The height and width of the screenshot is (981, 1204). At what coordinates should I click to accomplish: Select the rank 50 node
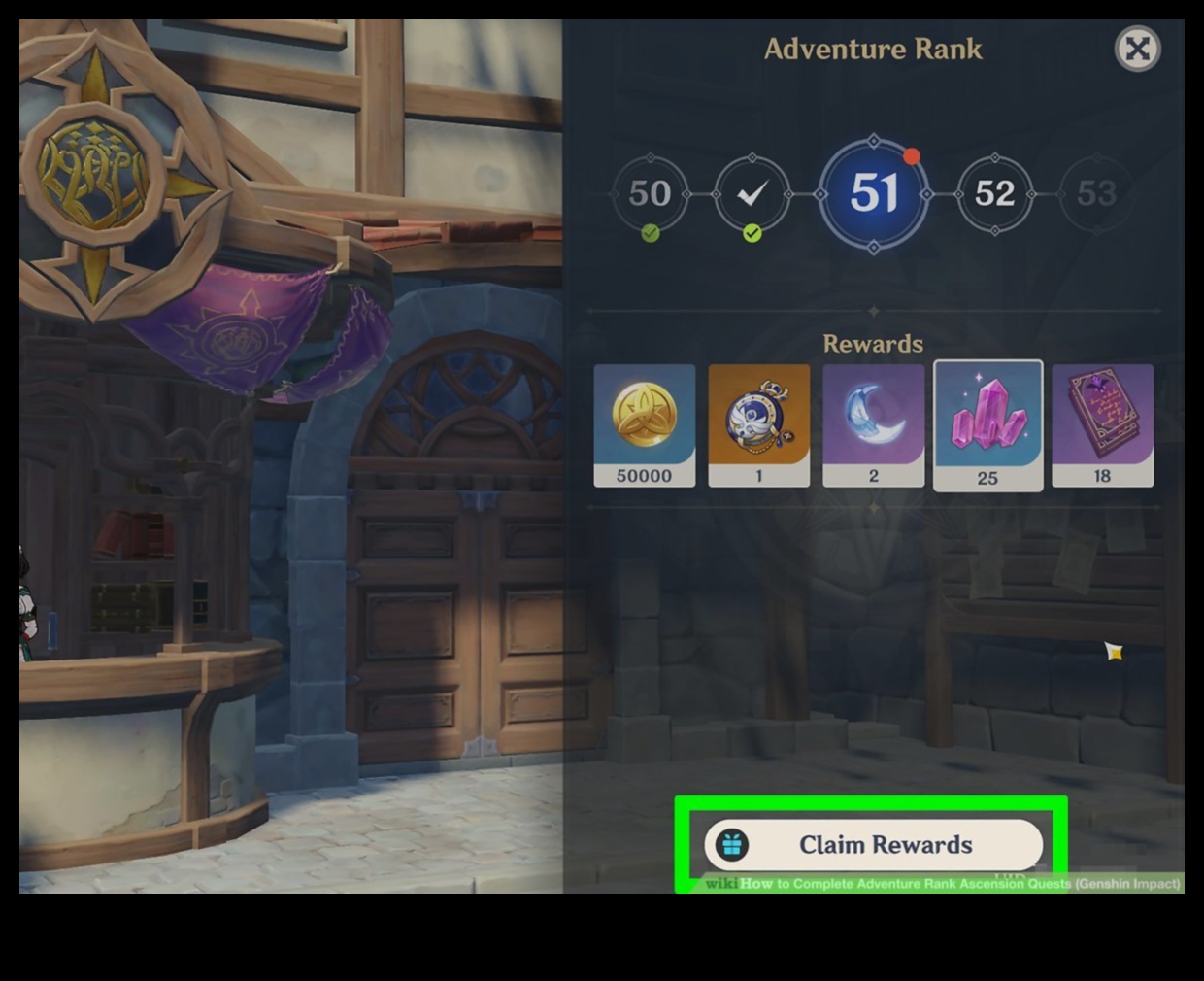tap(650, 194)
